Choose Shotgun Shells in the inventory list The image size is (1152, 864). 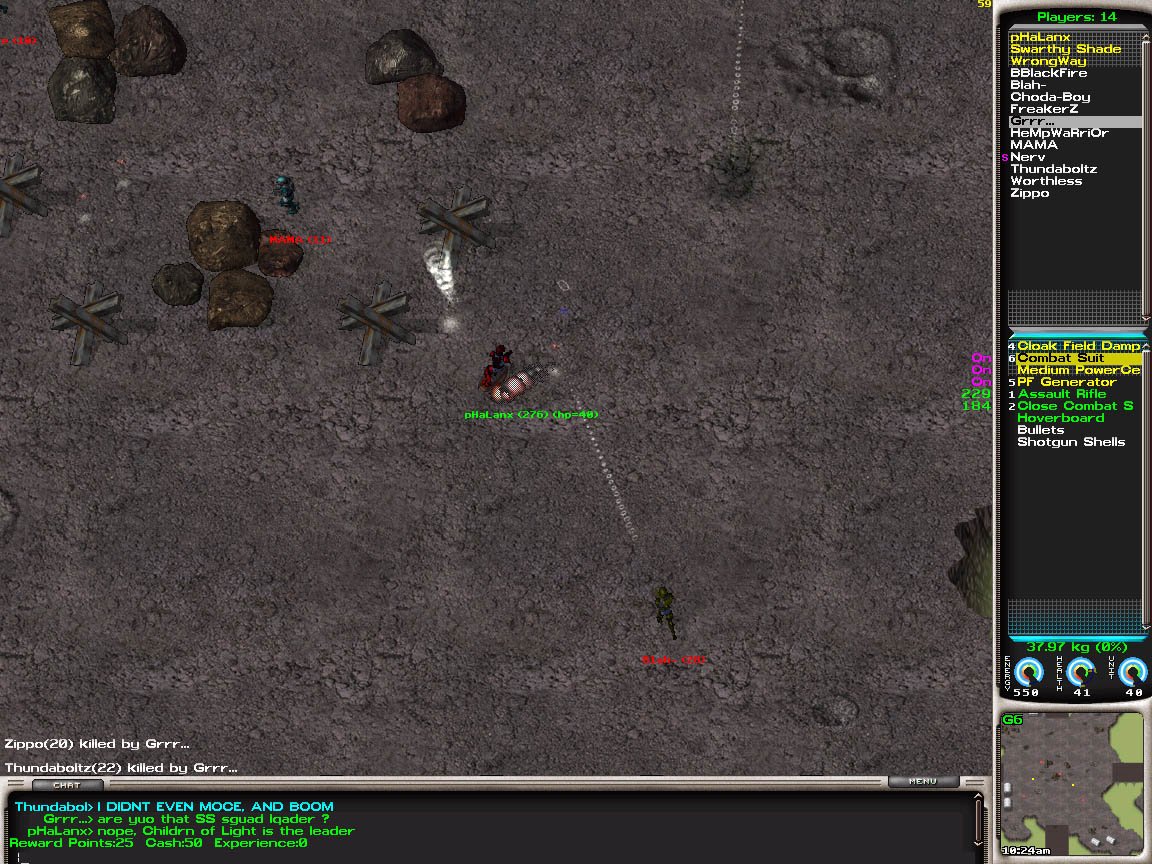1070,442
